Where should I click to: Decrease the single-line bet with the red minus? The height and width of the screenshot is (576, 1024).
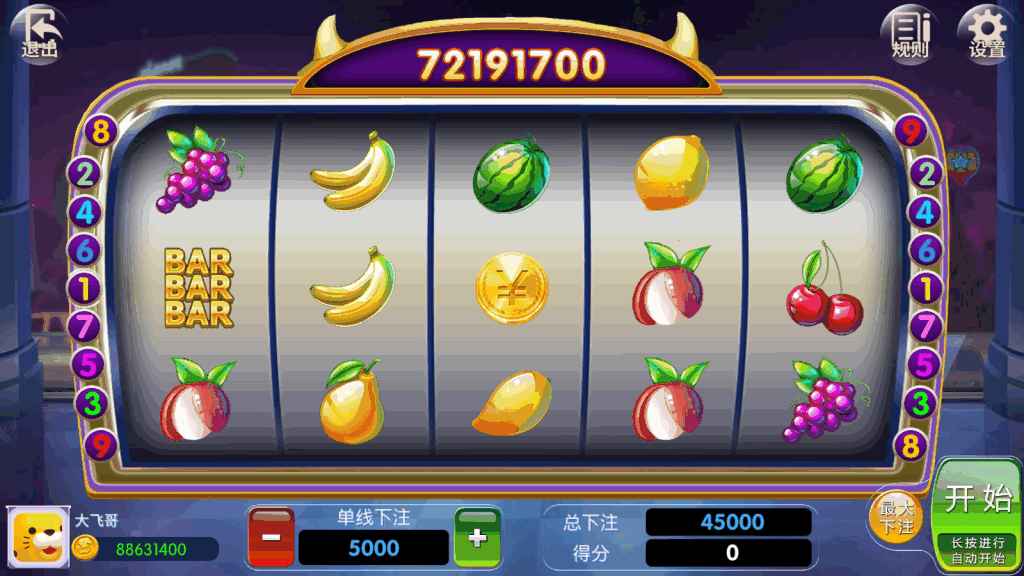[271, 537]
